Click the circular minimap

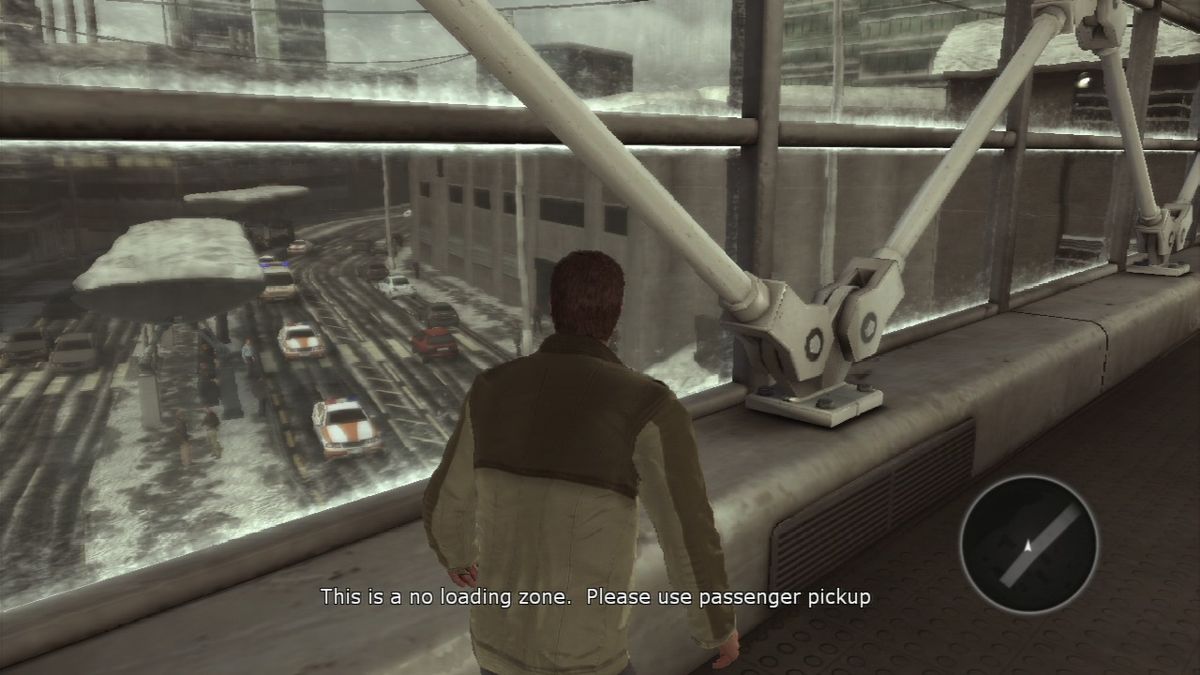pos(1028,544)
